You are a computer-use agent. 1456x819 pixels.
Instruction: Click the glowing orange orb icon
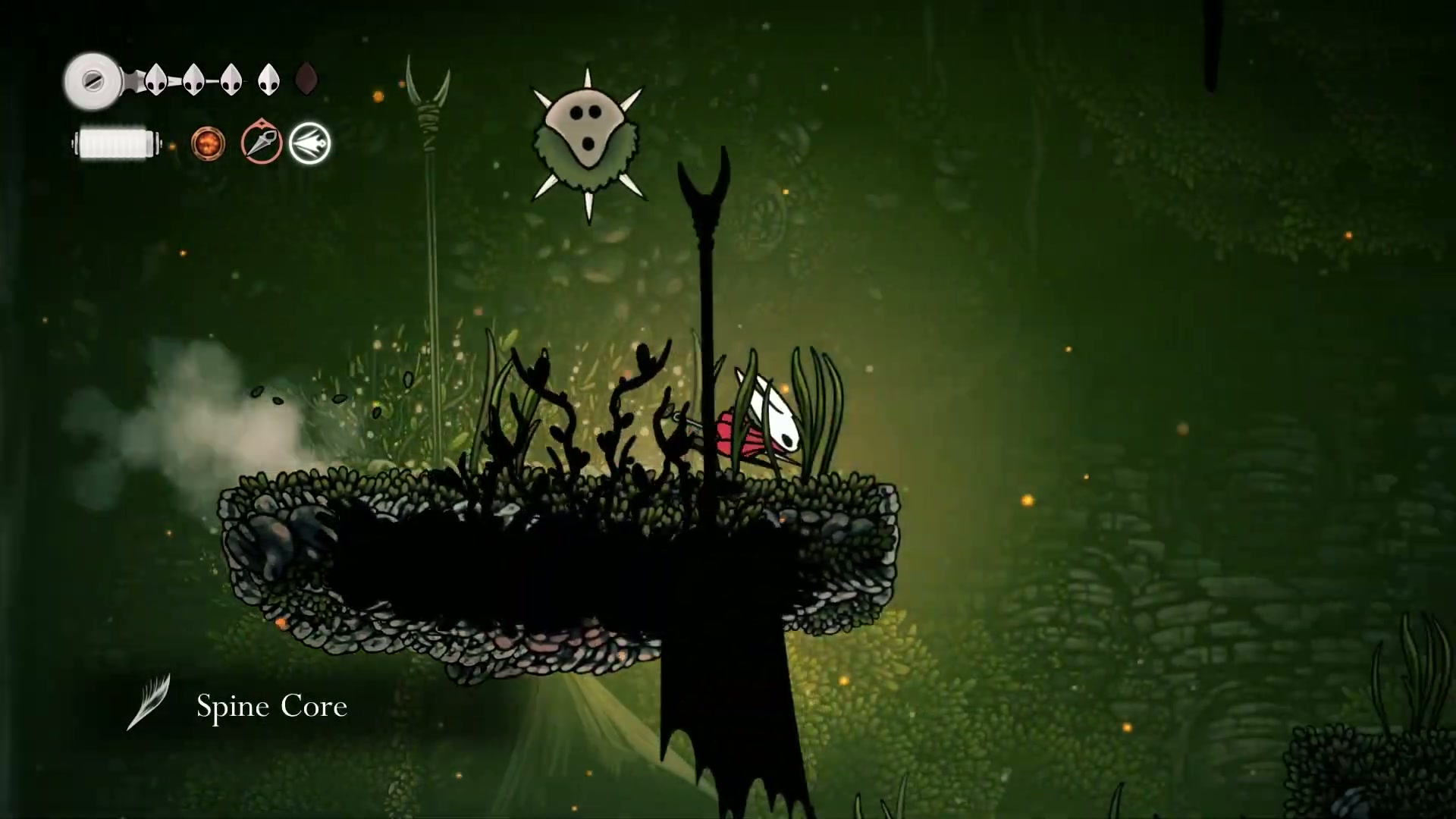tap(208, 143)
